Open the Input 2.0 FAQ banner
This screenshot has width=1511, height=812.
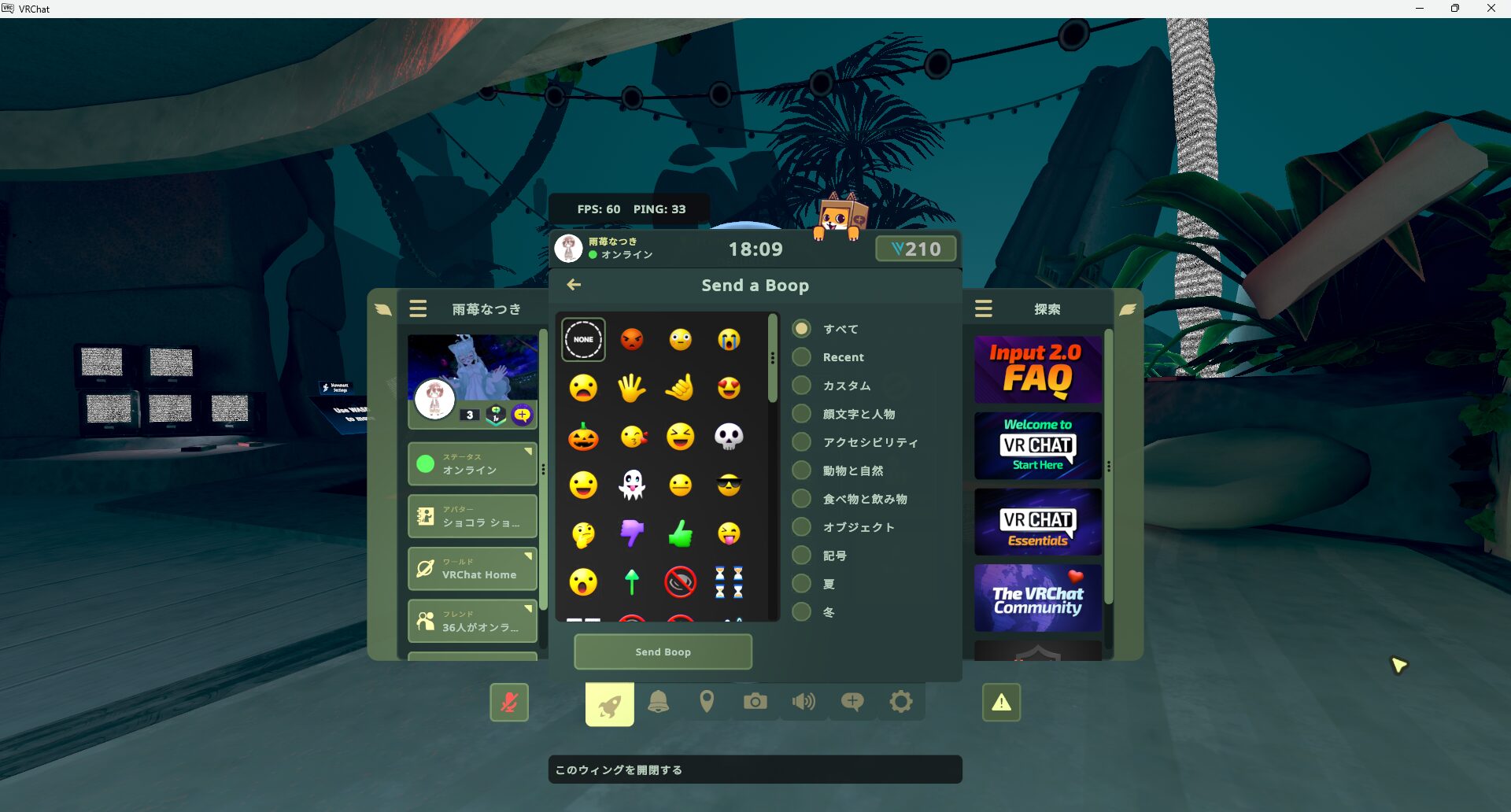point(1037,368)
